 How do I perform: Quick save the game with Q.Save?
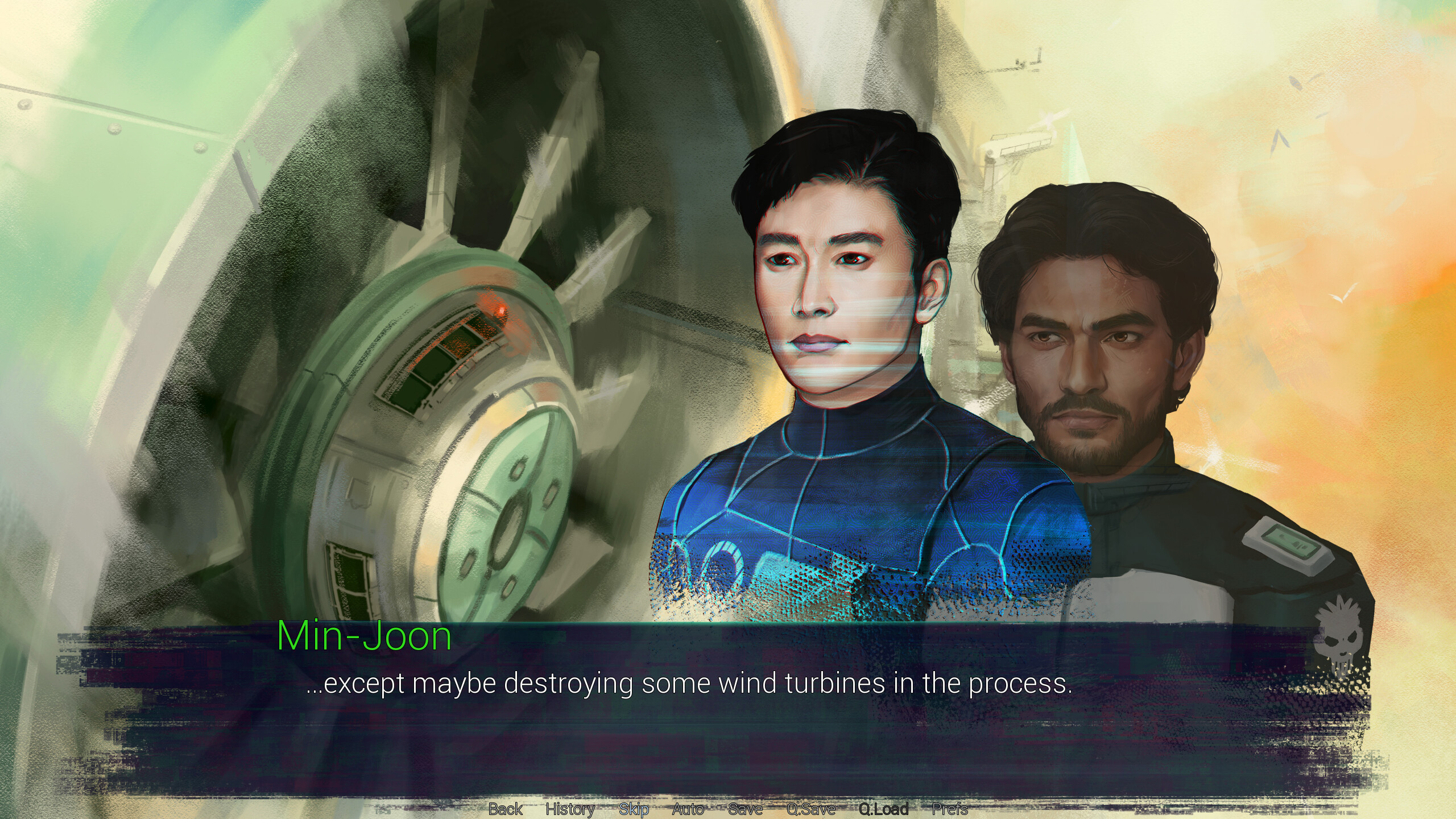tap(810, 809)
